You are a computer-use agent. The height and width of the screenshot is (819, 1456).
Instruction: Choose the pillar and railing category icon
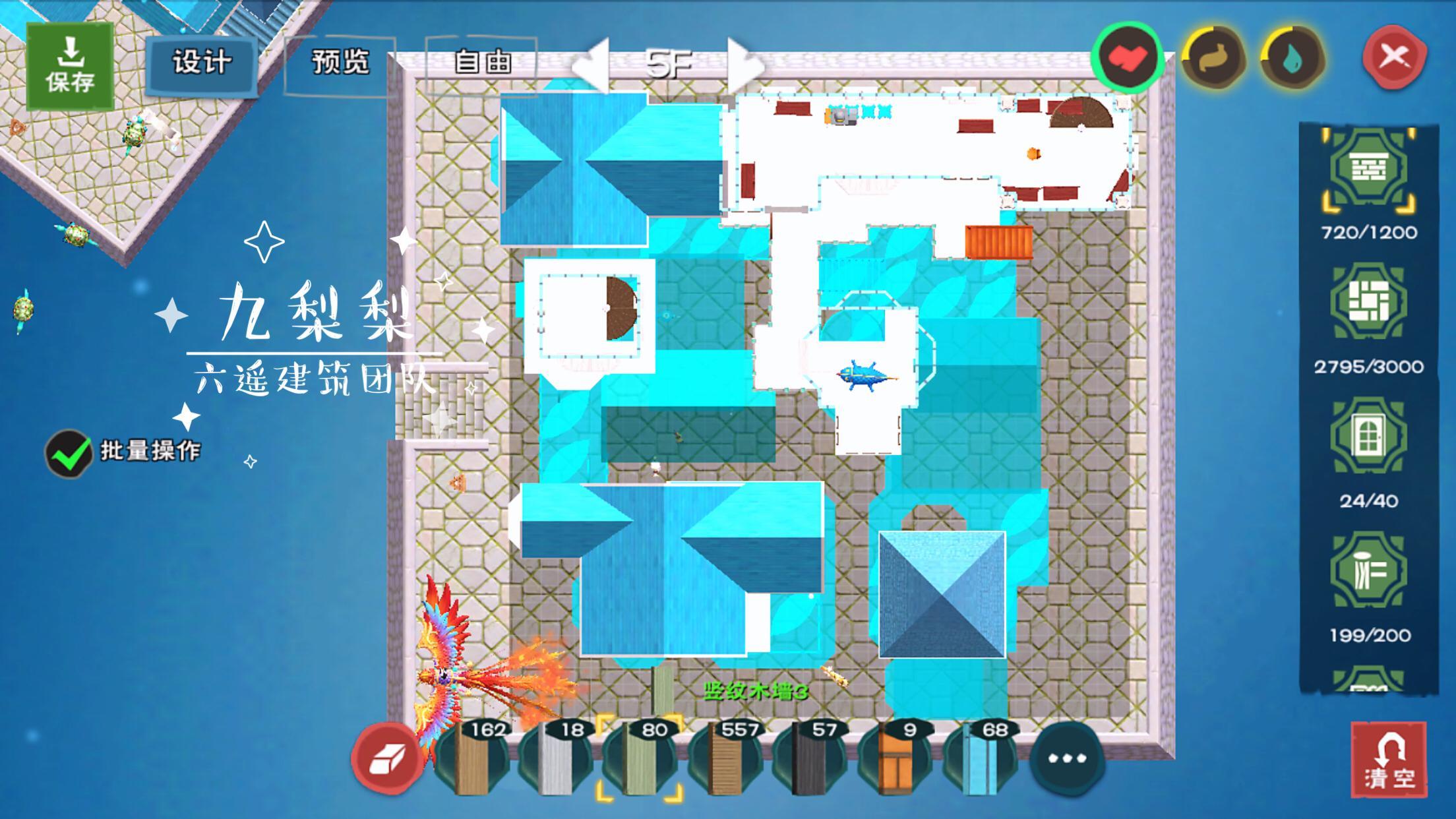click(1368, 571)
